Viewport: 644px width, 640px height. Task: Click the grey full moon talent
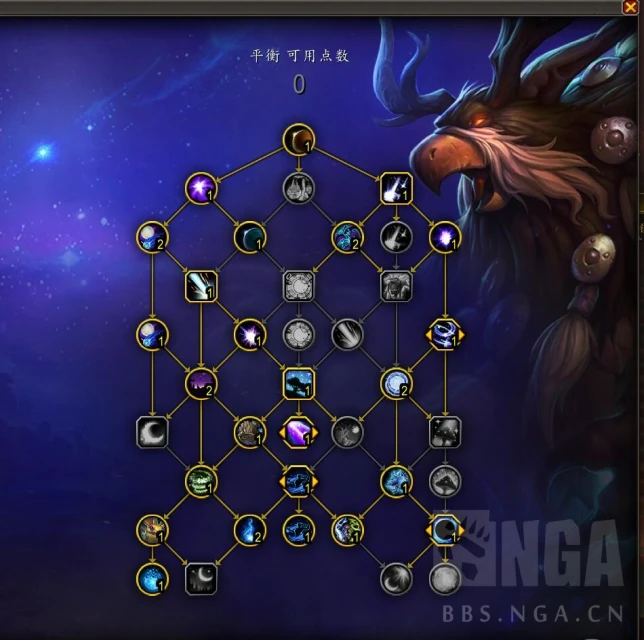[444, 578]
